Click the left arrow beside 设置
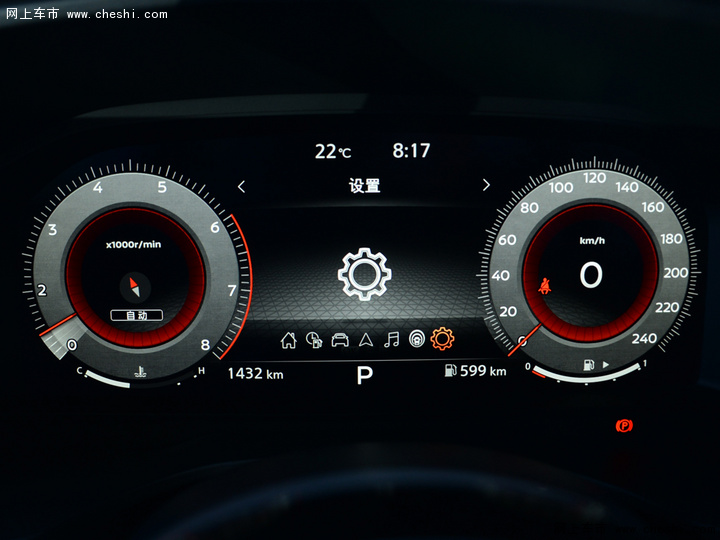 tap(241, 186)
